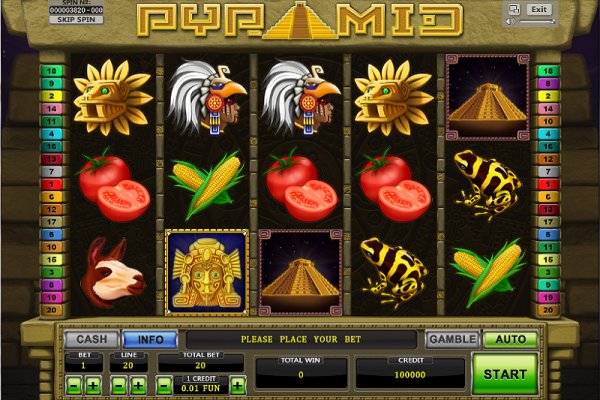Select payline 18 on the left
This screenshot has height=400, width=600.
(53, 71)
